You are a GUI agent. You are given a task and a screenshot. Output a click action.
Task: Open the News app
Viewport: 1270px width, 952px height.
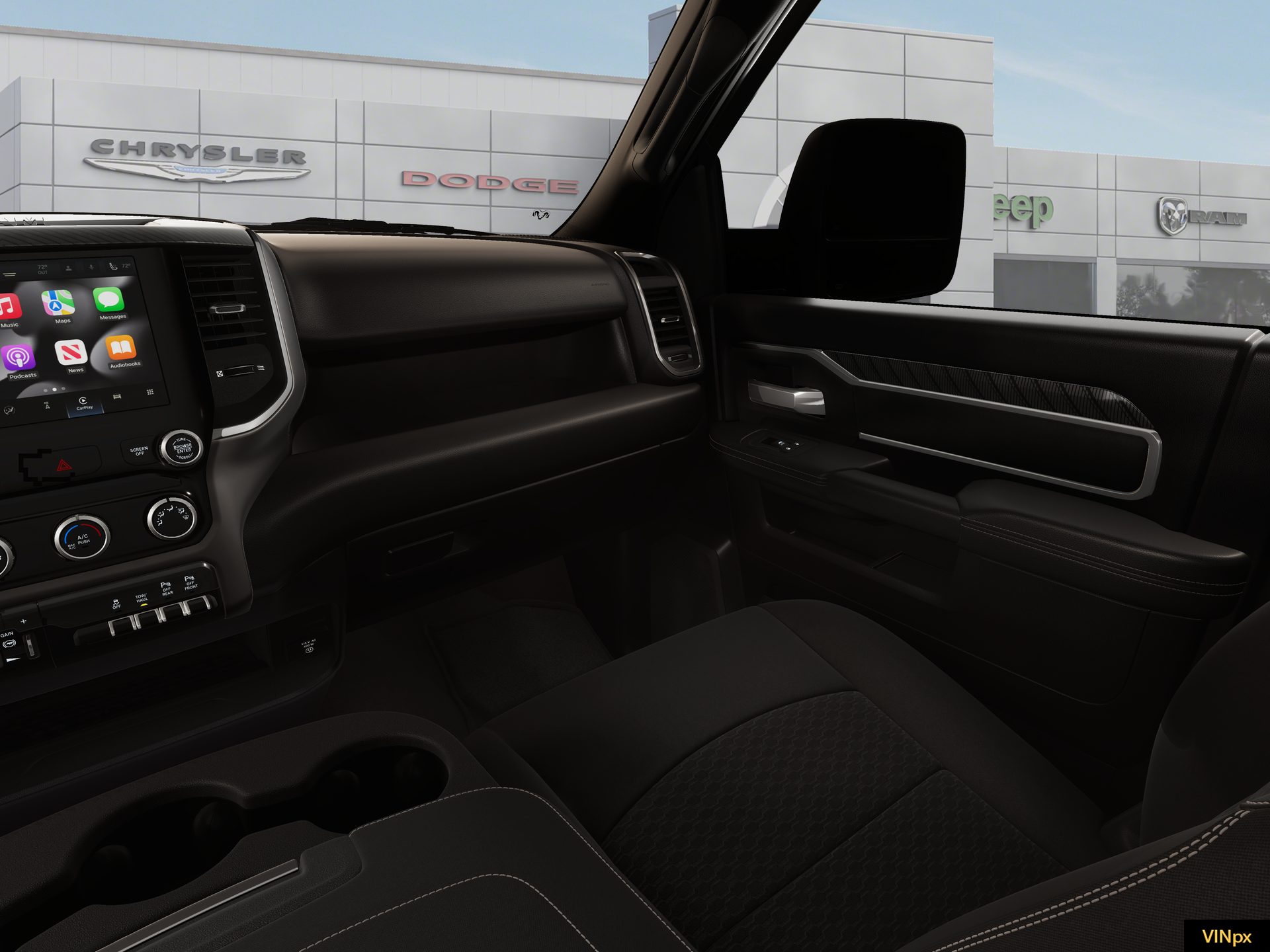click(72, 353)
